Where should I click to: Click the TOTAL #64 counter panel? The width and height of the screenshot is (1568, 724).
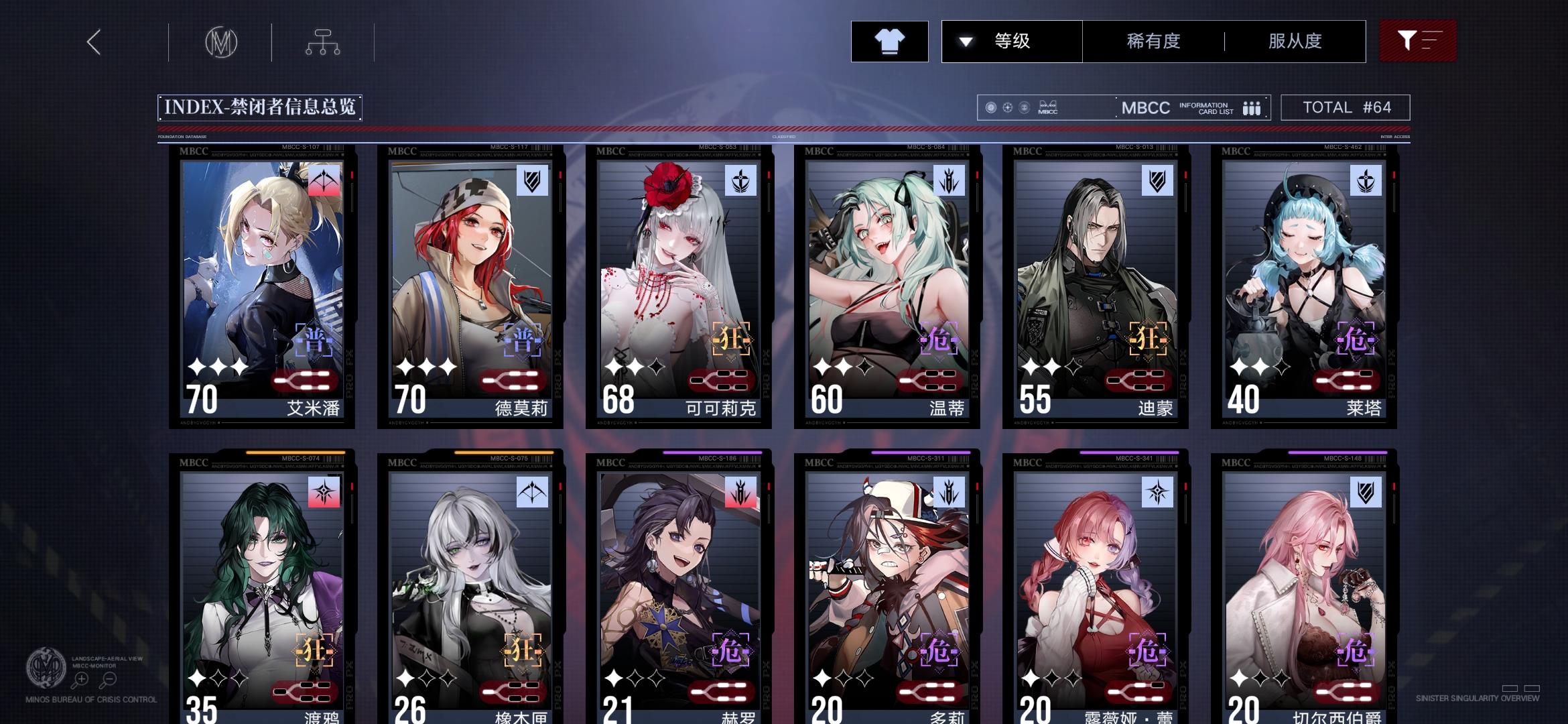coord(1345,107)
